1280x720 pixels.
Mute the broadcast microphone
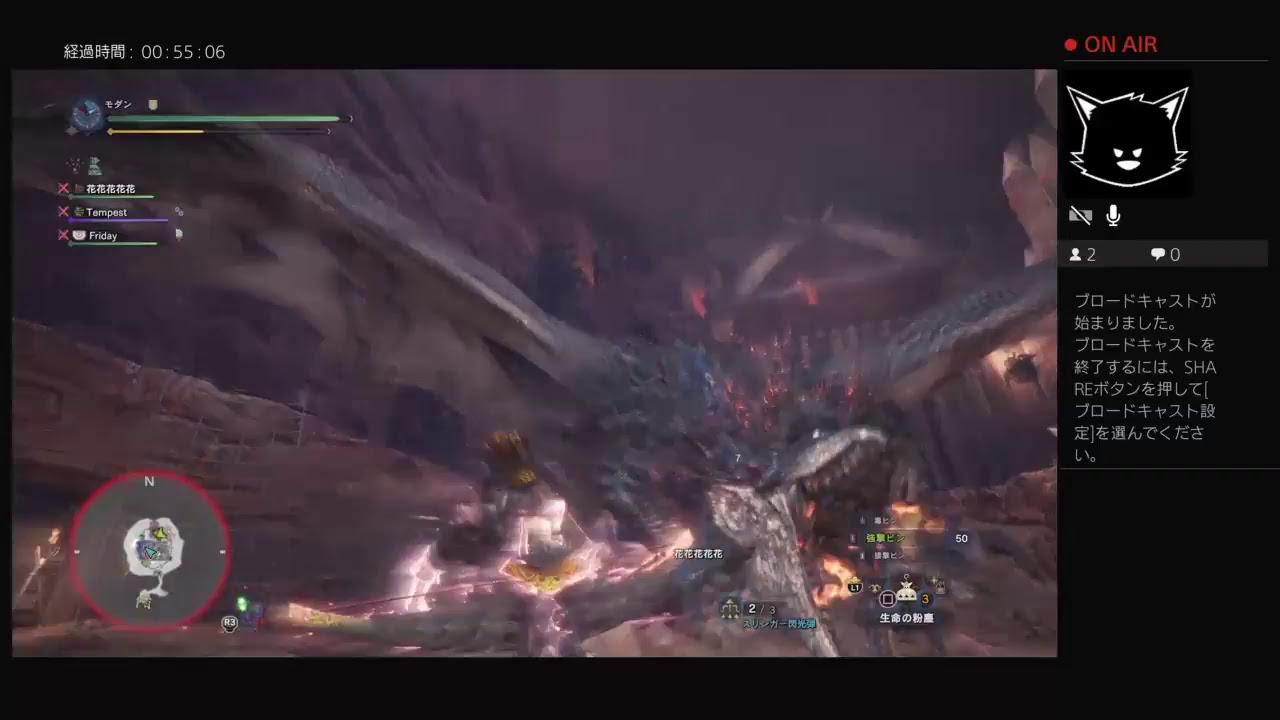1112,214
